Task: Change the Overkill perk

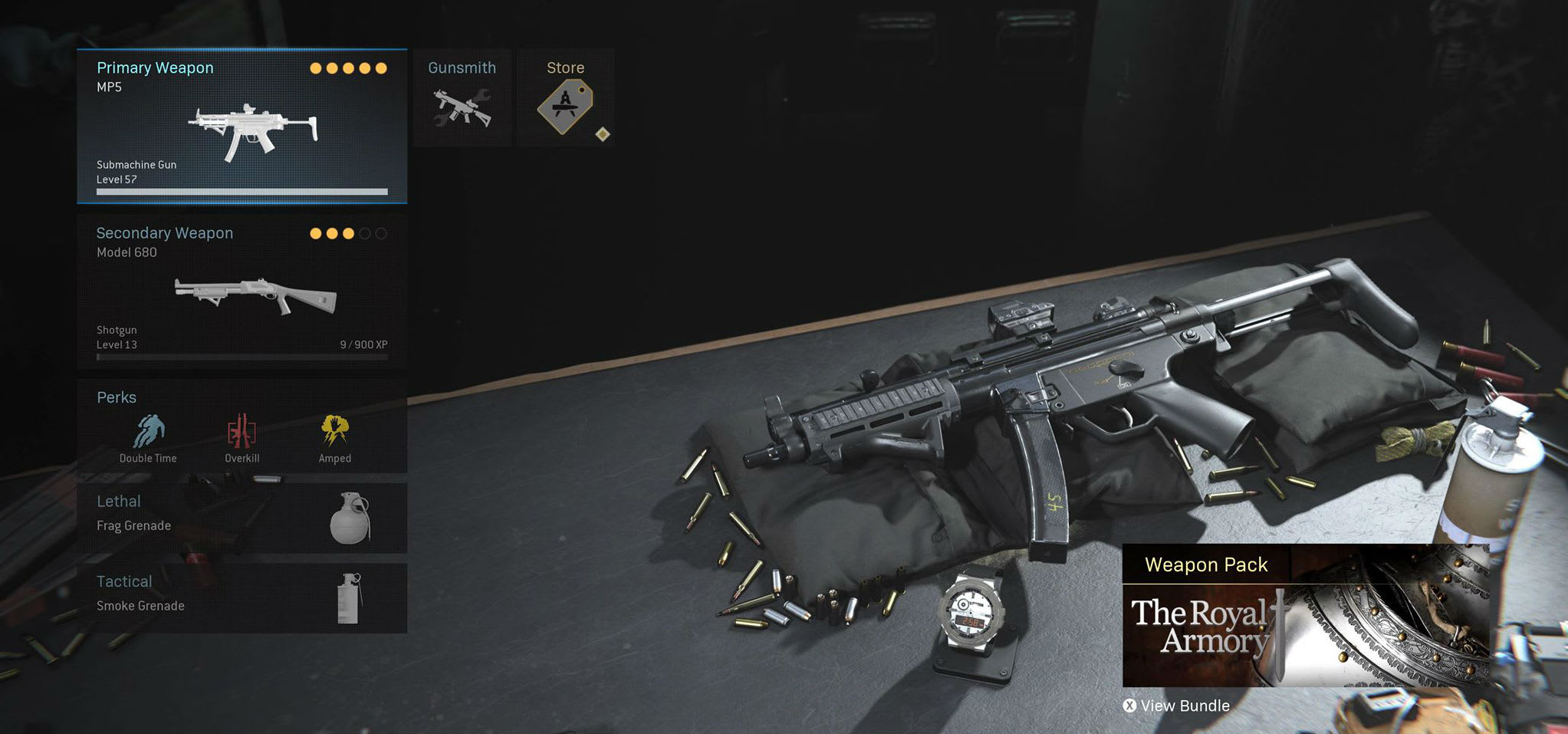Action: point(242,435)
